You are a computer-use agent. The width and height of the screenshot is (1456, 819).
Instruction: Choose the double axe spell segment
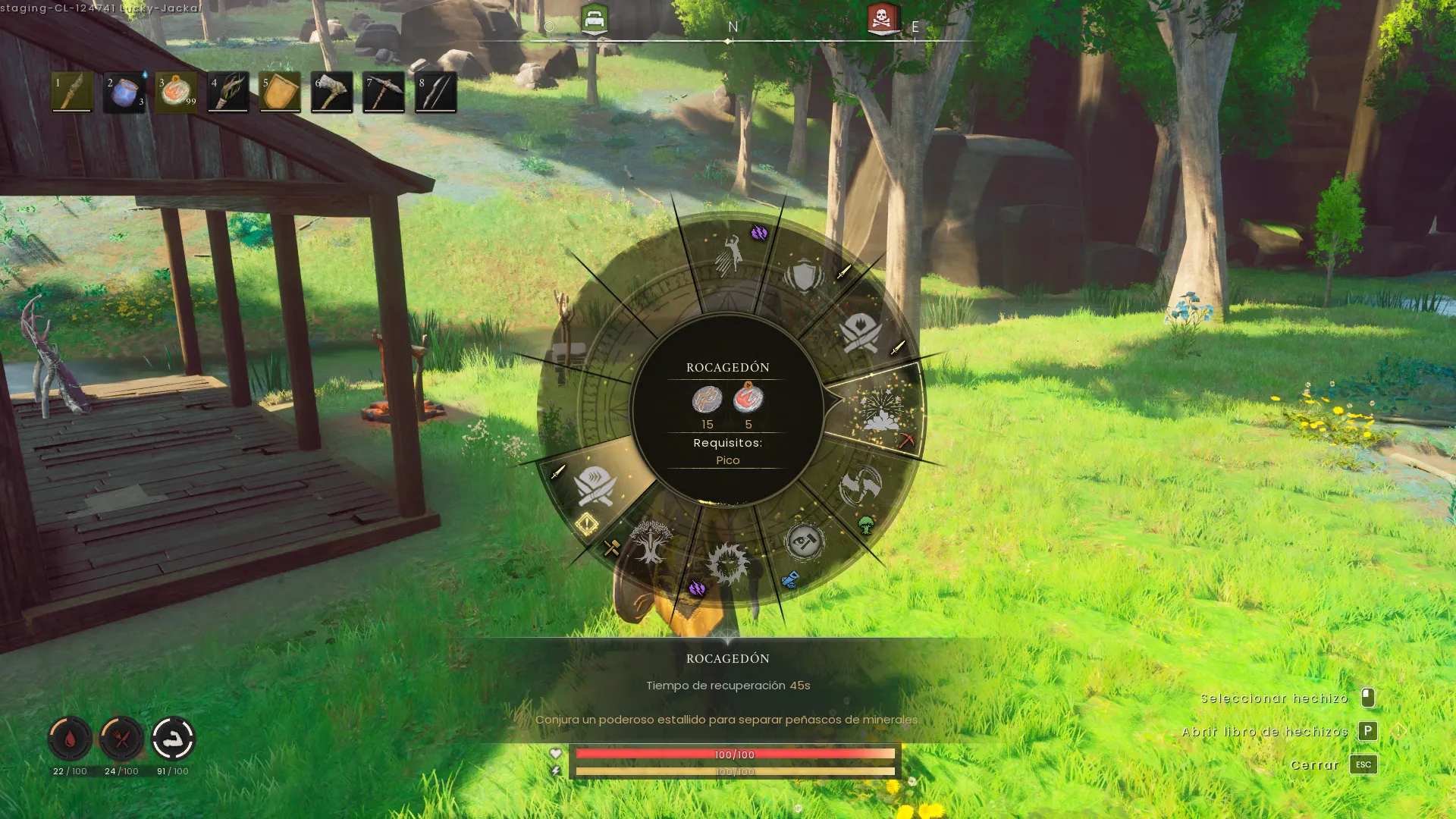860,485
